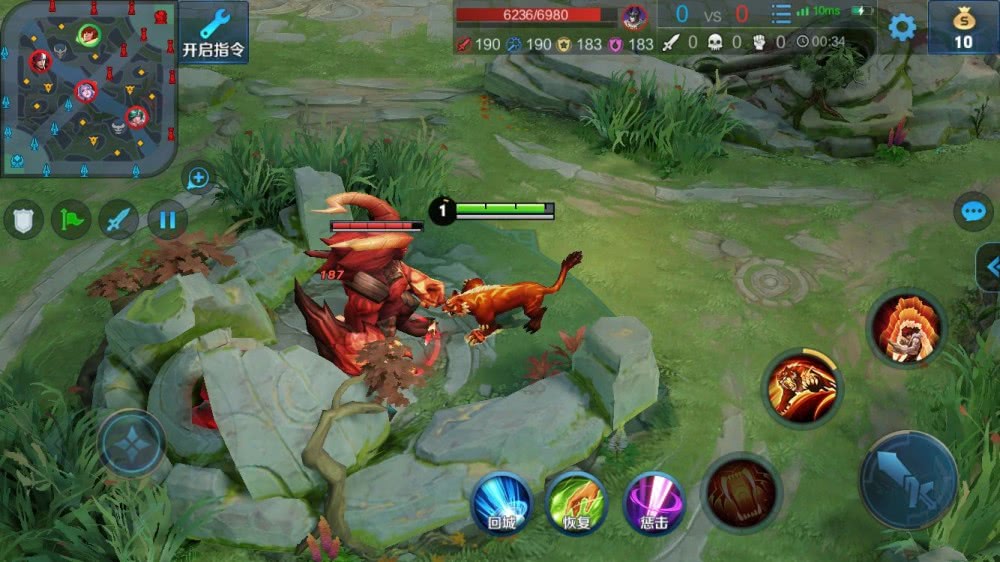Screen dimensions: 1000x562
Task: Open the 开启指令 command panel
Action: coord(214,33)
